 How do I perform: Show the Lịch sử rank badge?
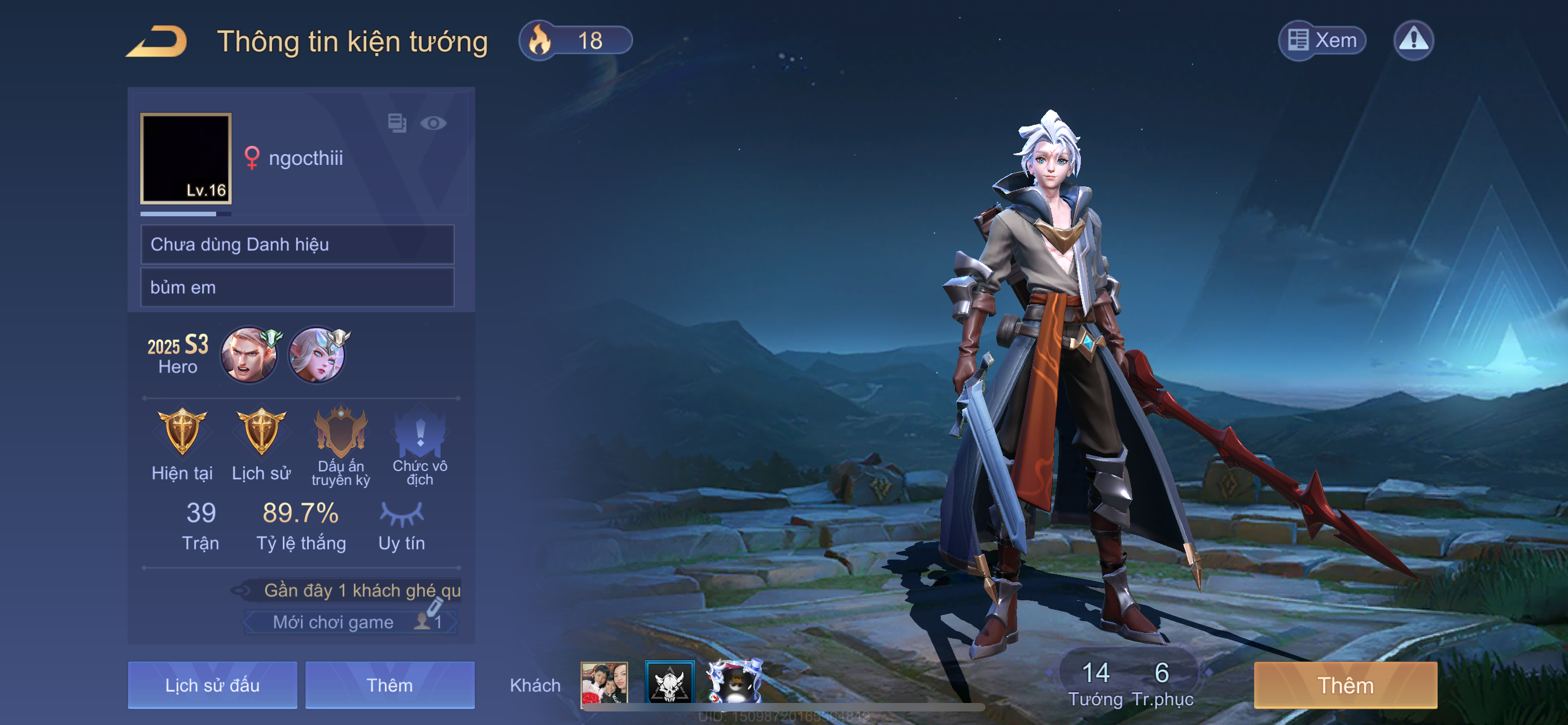[261, 432]
